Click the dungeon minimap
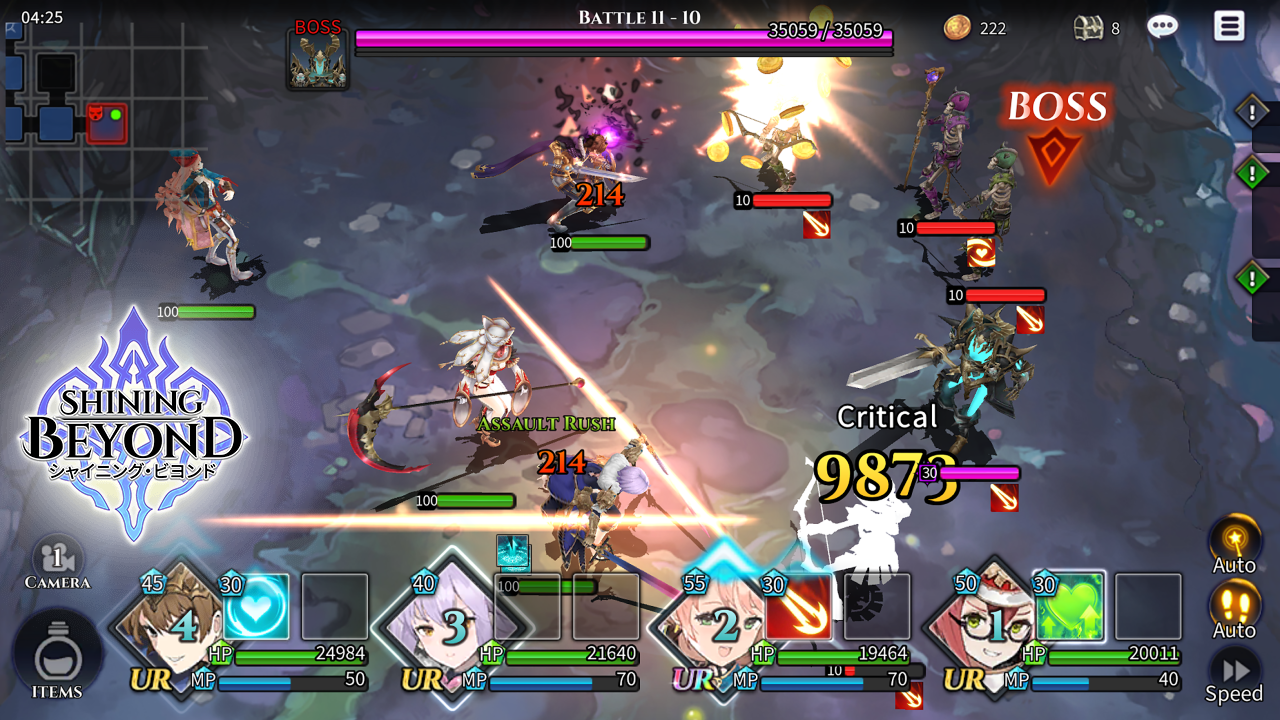1280x720 pixels. click(100, 110)
